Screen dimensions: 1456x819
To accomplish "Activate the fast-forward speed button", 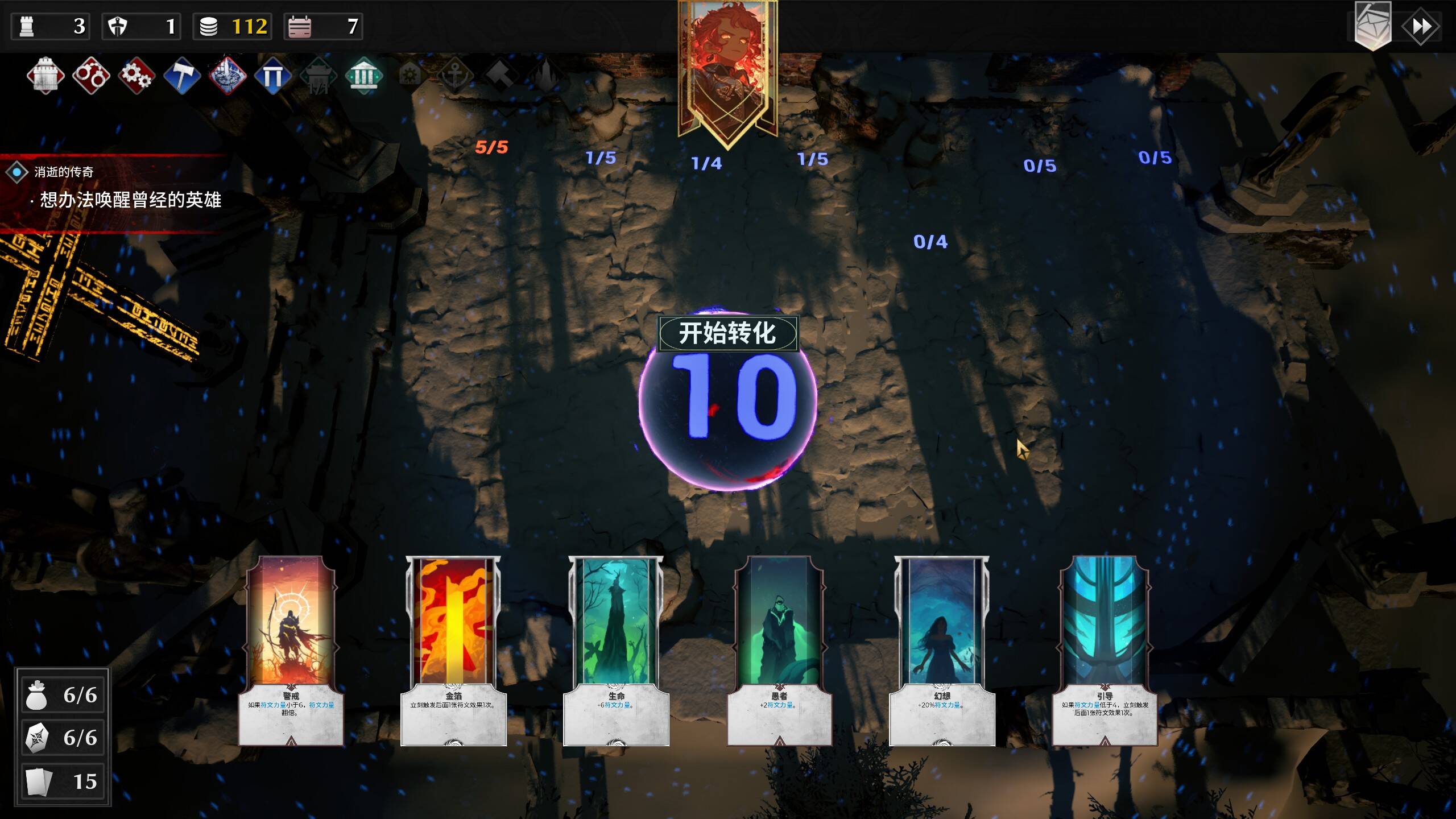I will click(1421, 27).
